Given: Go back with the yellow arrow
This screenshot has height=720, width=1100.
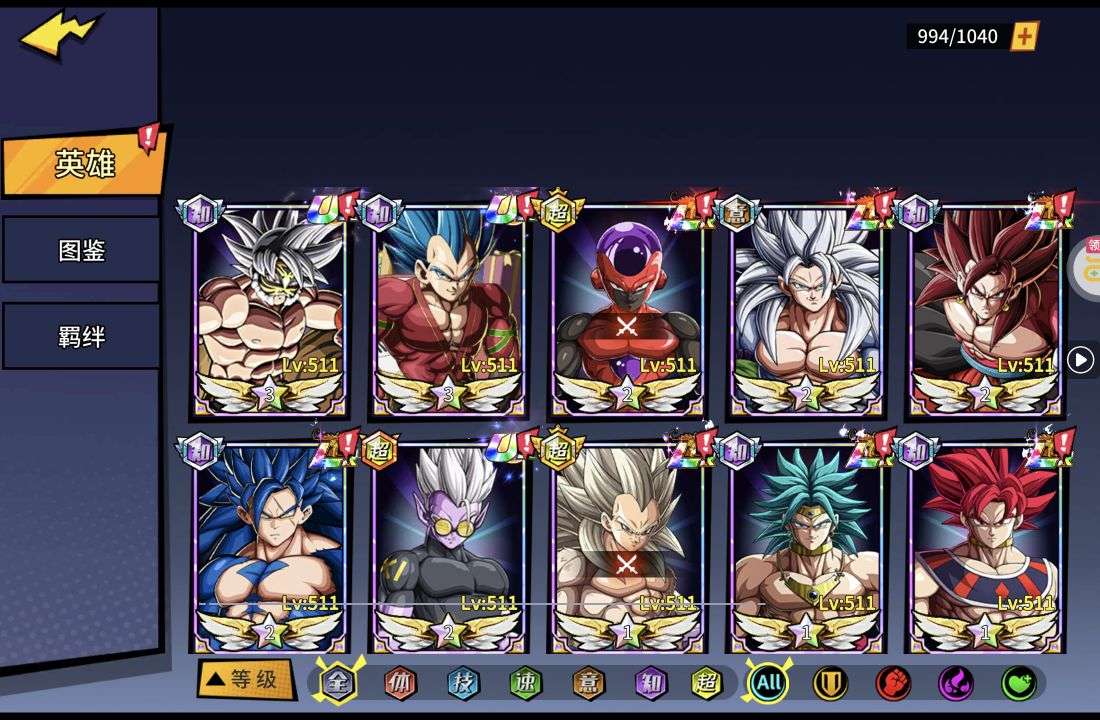Looking at the screenshot, I should (x=60, y=36).
